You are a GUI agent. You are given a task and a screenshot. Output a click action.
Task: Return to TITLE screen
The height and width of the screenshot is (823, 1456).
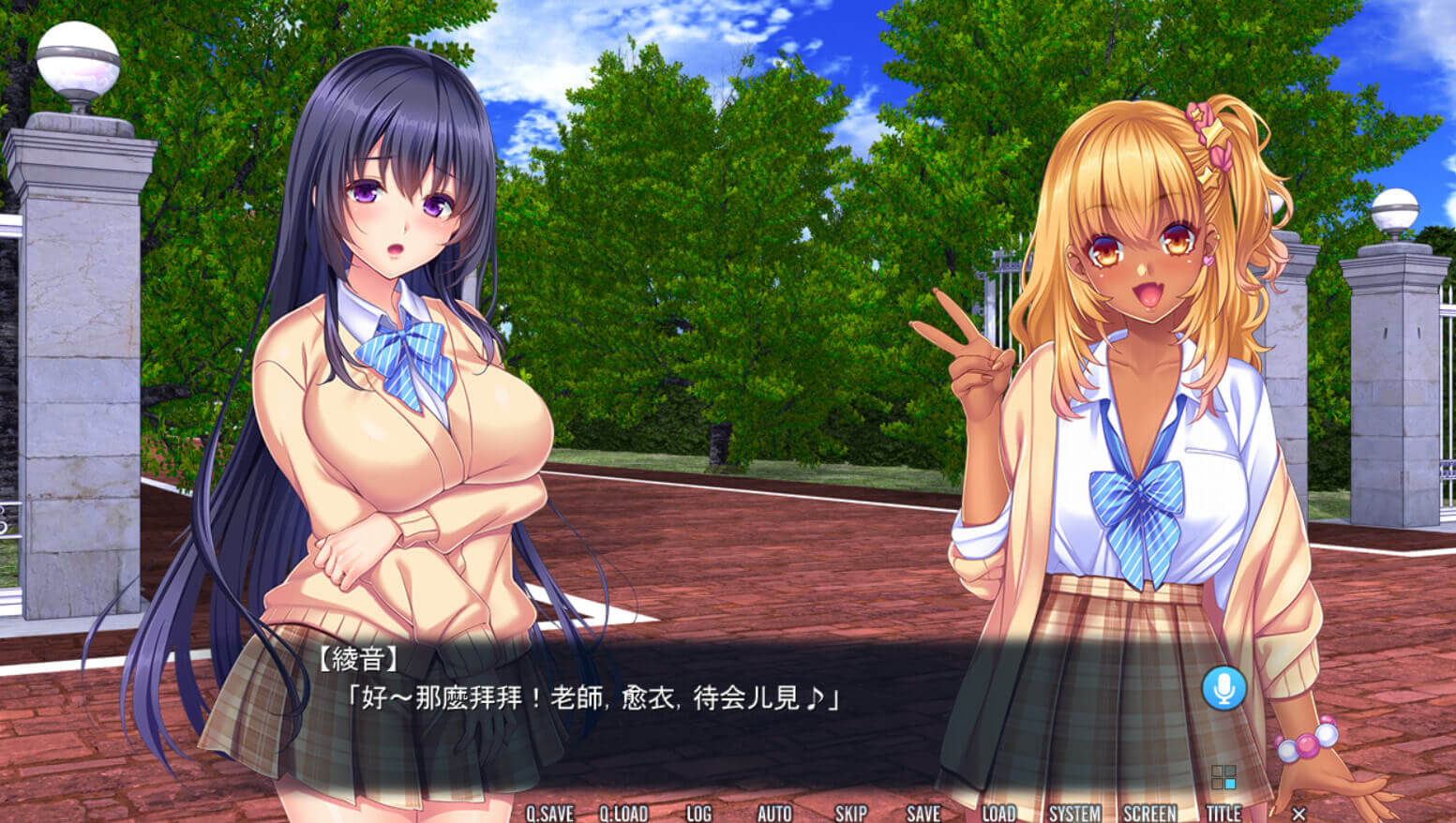pos(1223,813)
